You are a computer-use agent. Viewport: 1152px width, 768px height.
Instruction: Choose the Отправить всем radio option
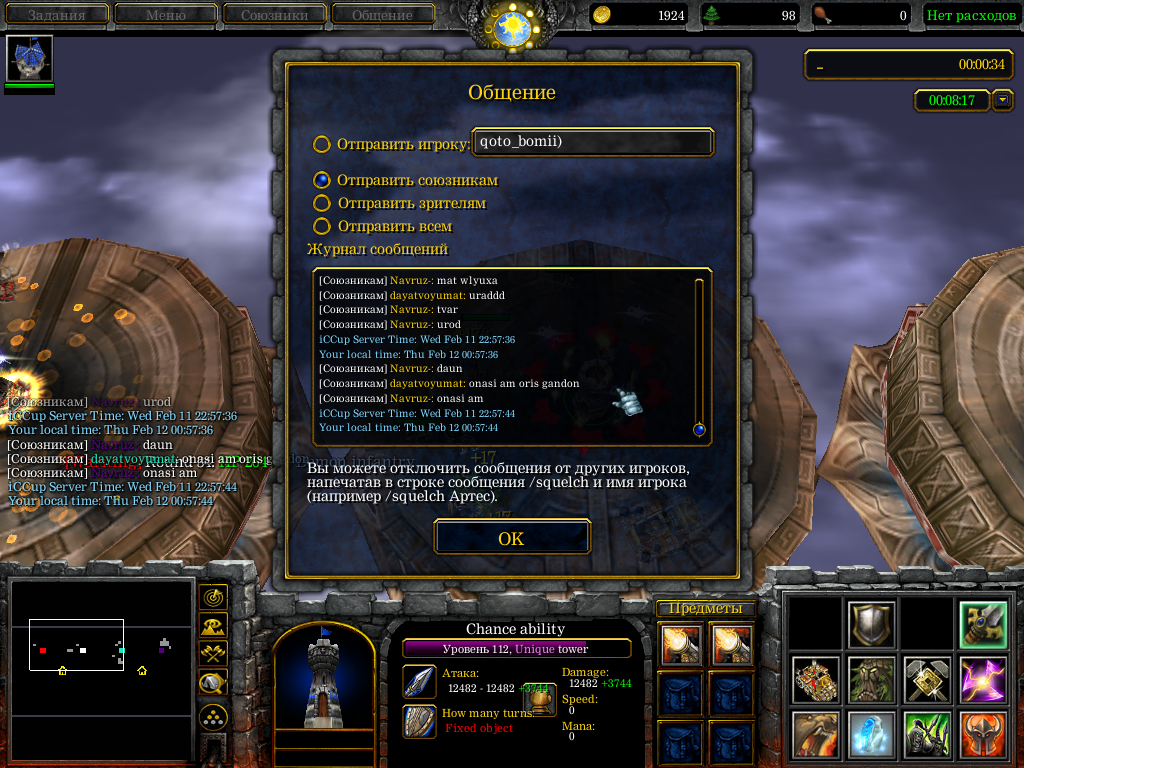[322, 226]
